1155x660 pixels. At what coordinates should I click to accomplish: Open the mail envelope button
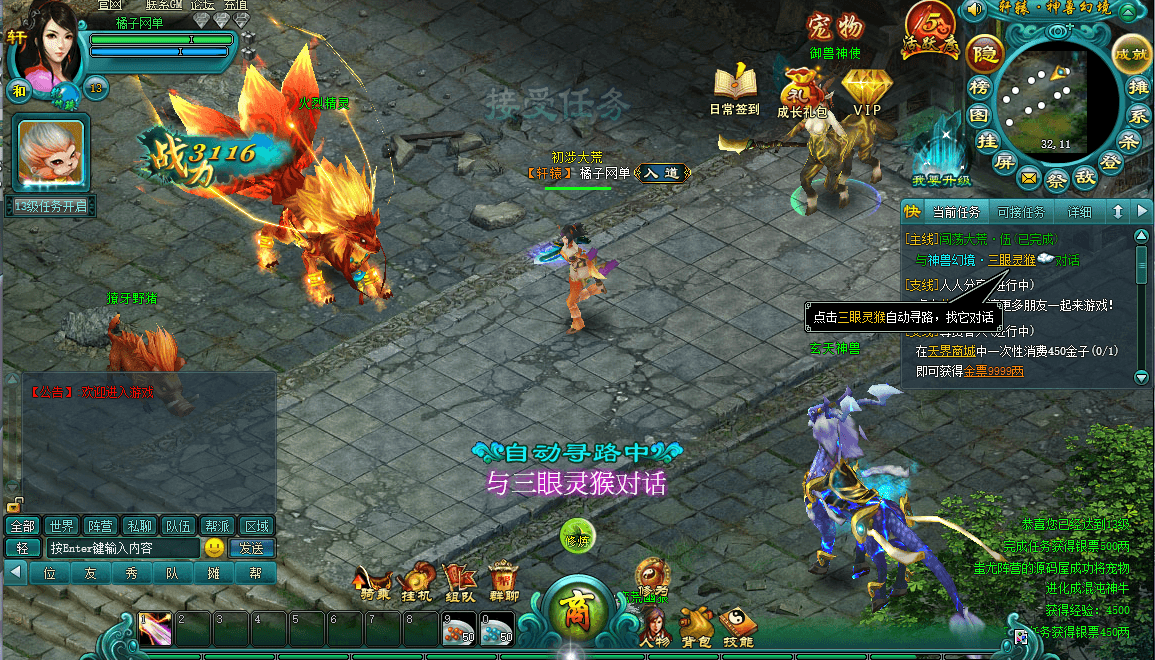click(1028, 179)
